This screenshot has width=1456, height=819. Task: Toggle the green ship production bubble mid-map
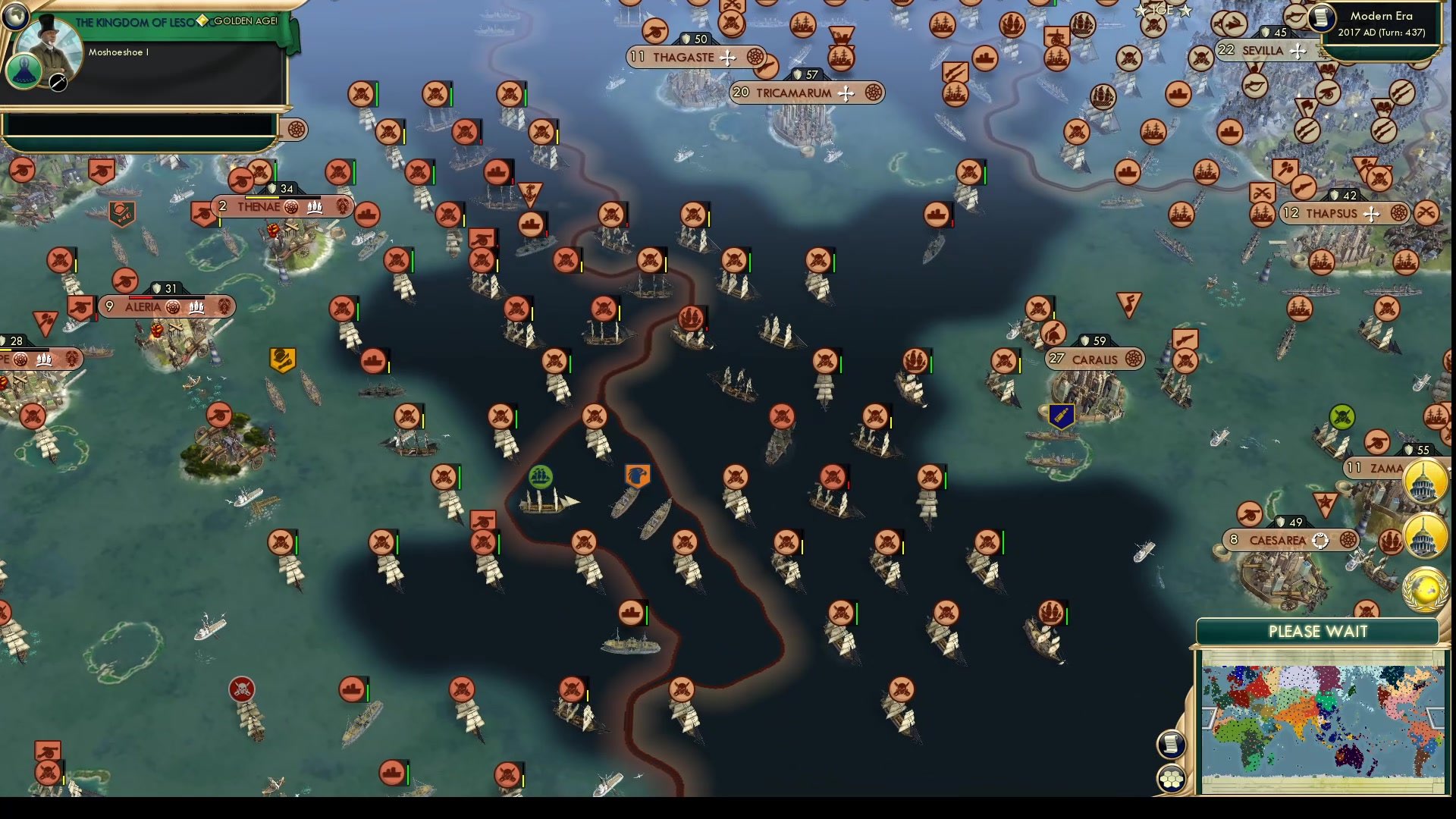(541, 478)
